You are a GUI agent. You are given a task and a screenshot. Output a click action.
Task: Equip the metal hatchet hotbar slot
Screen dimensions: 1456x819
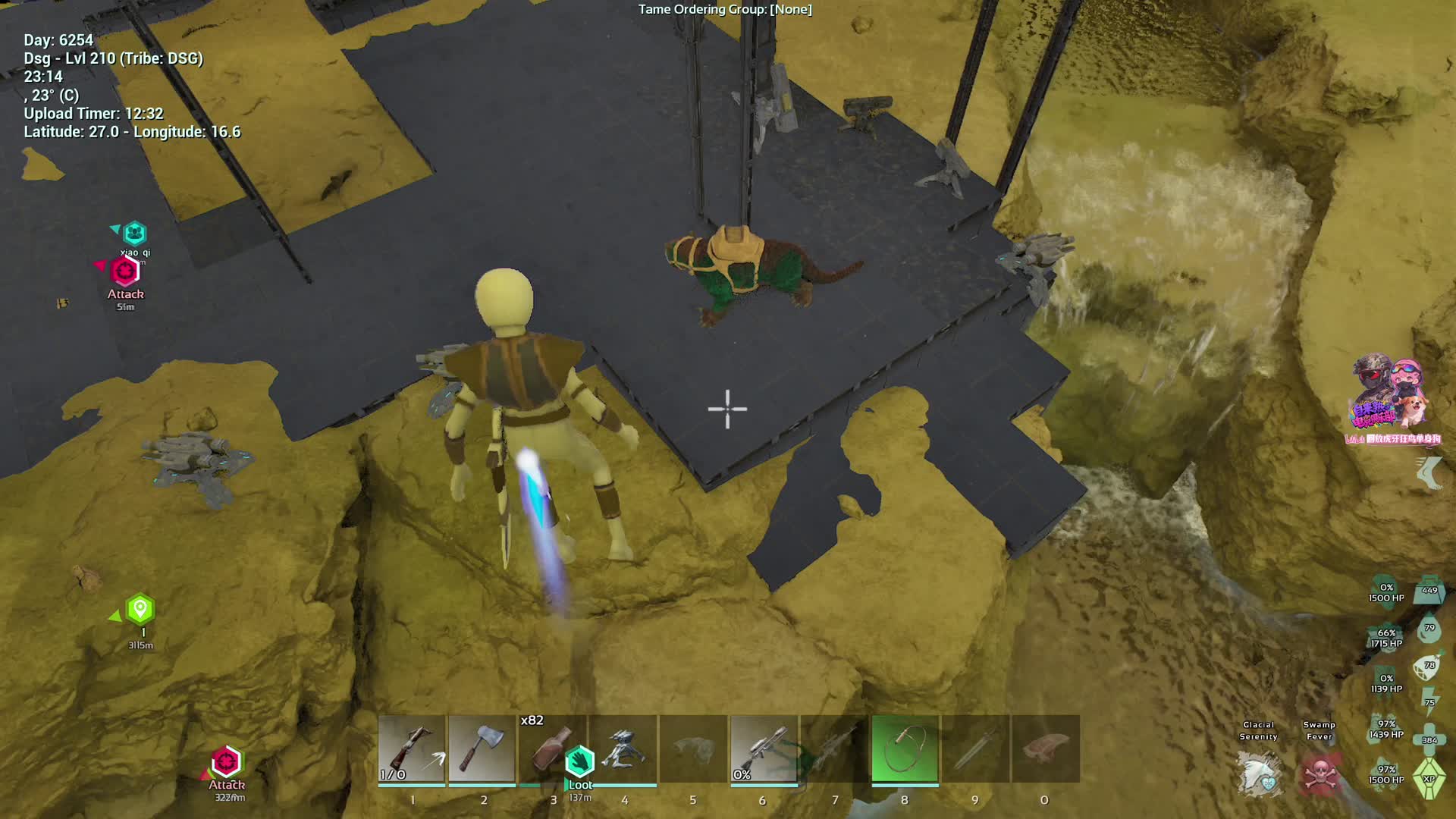click(482, 749)
